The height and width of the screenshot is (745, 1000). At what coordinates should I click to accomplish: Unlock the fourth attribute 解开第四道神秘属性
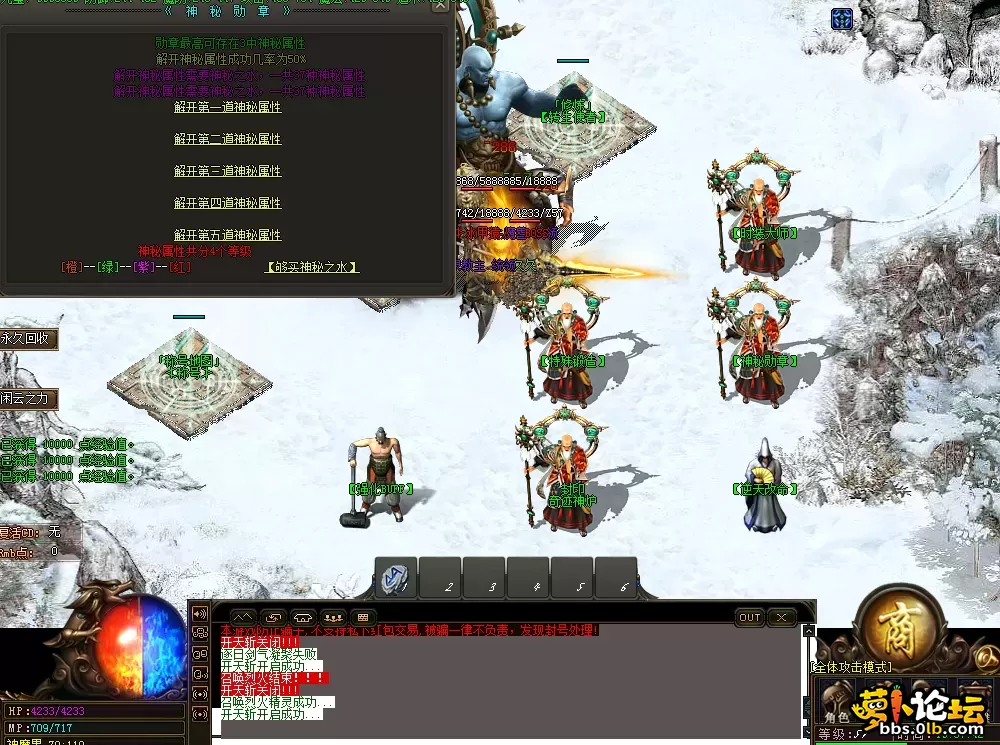[227, 203]
